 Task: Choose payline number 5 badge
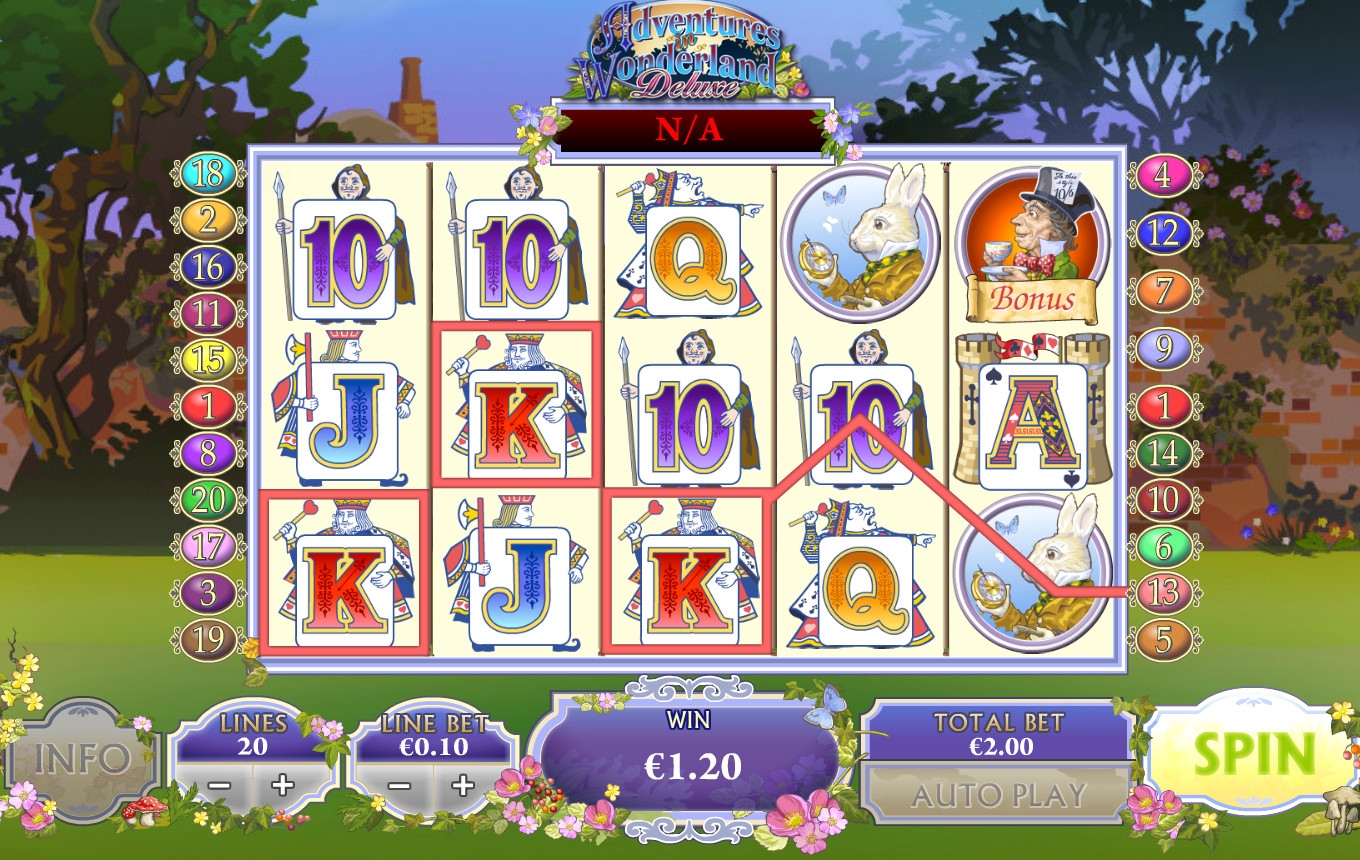click(1163, 639)
